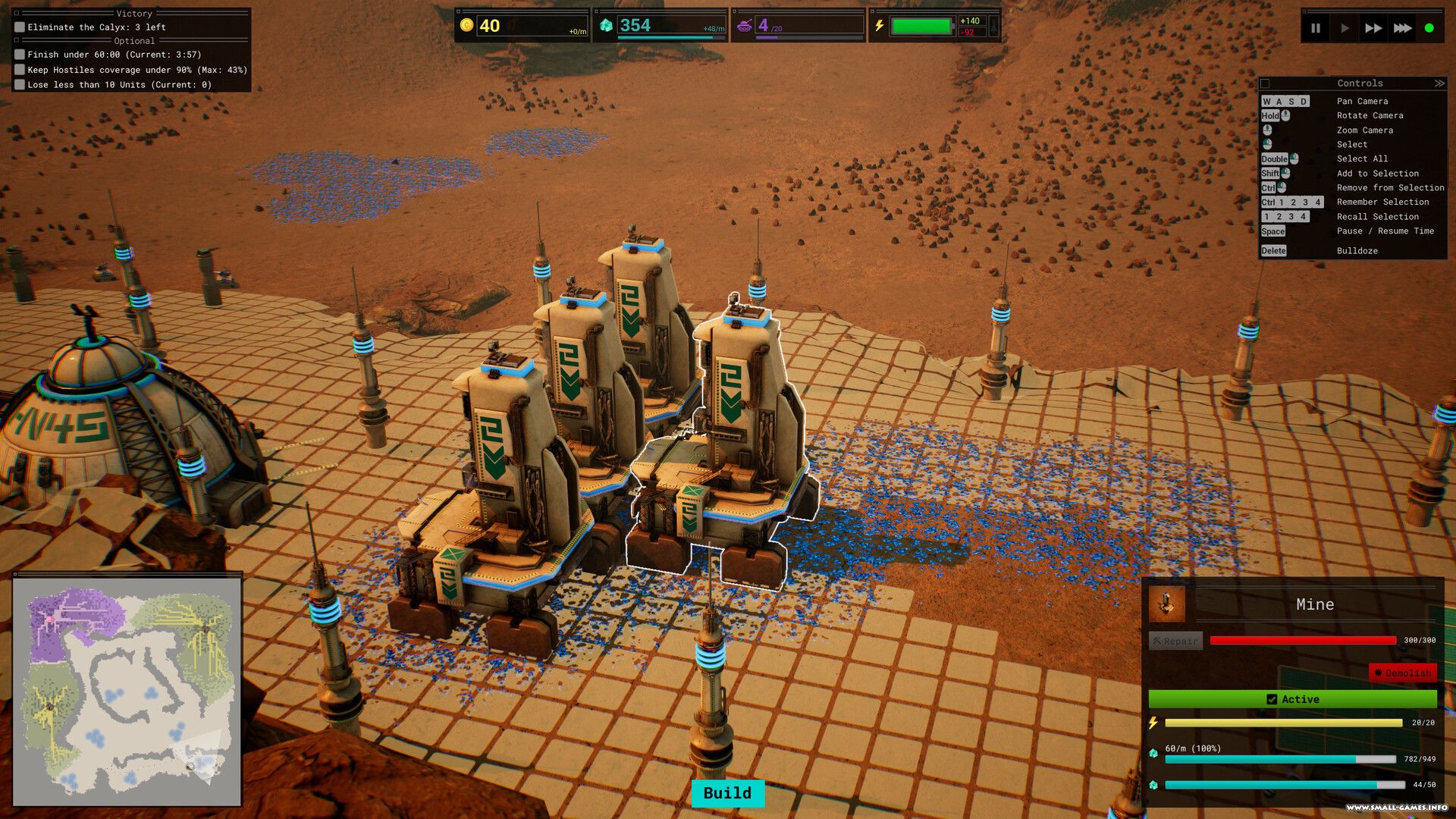Click the Repair button for the Mine
The height and width of the screenshot is (819, 1456).
pos(1175,641)
